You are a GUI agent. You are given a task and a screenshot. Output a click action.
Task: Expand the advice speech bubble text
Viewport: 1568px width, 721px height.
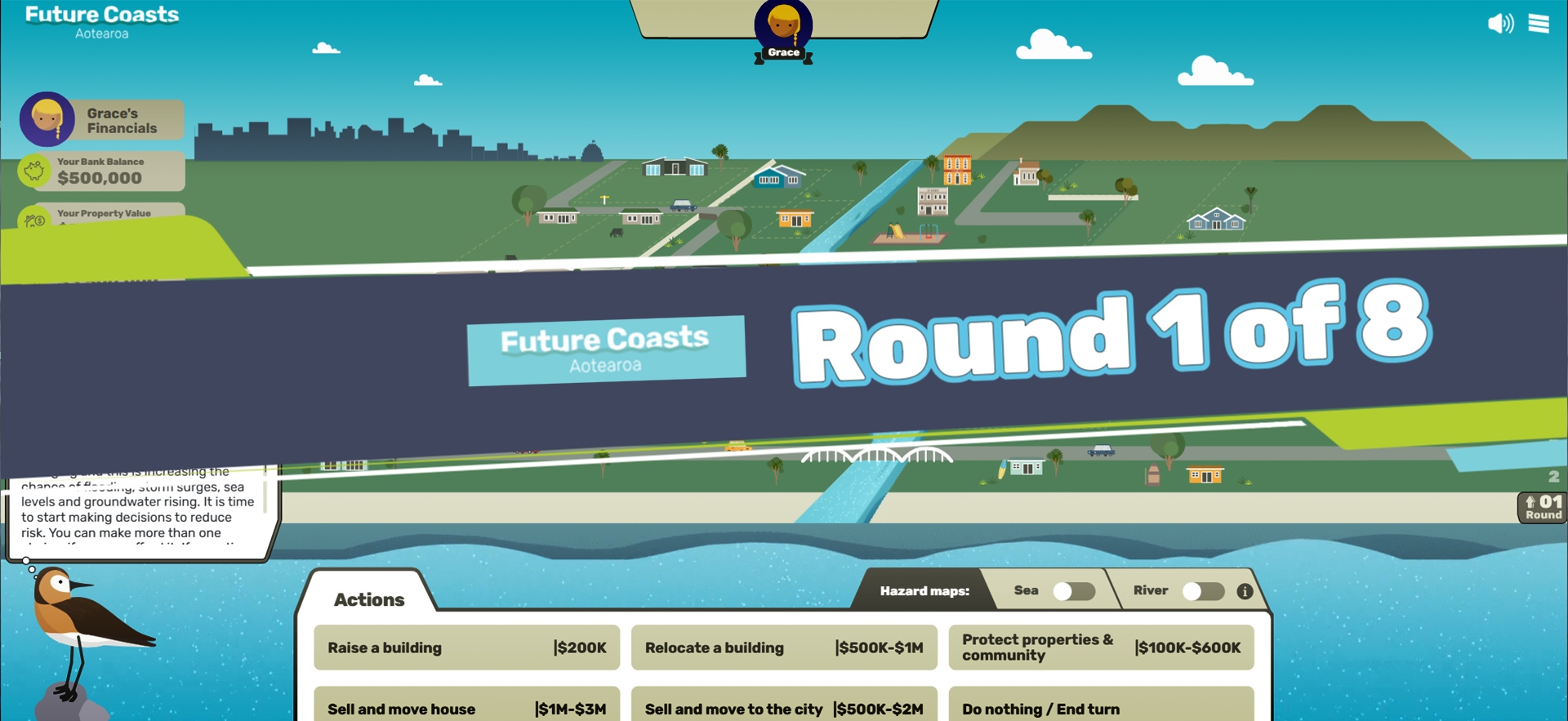tap(139, 506)
